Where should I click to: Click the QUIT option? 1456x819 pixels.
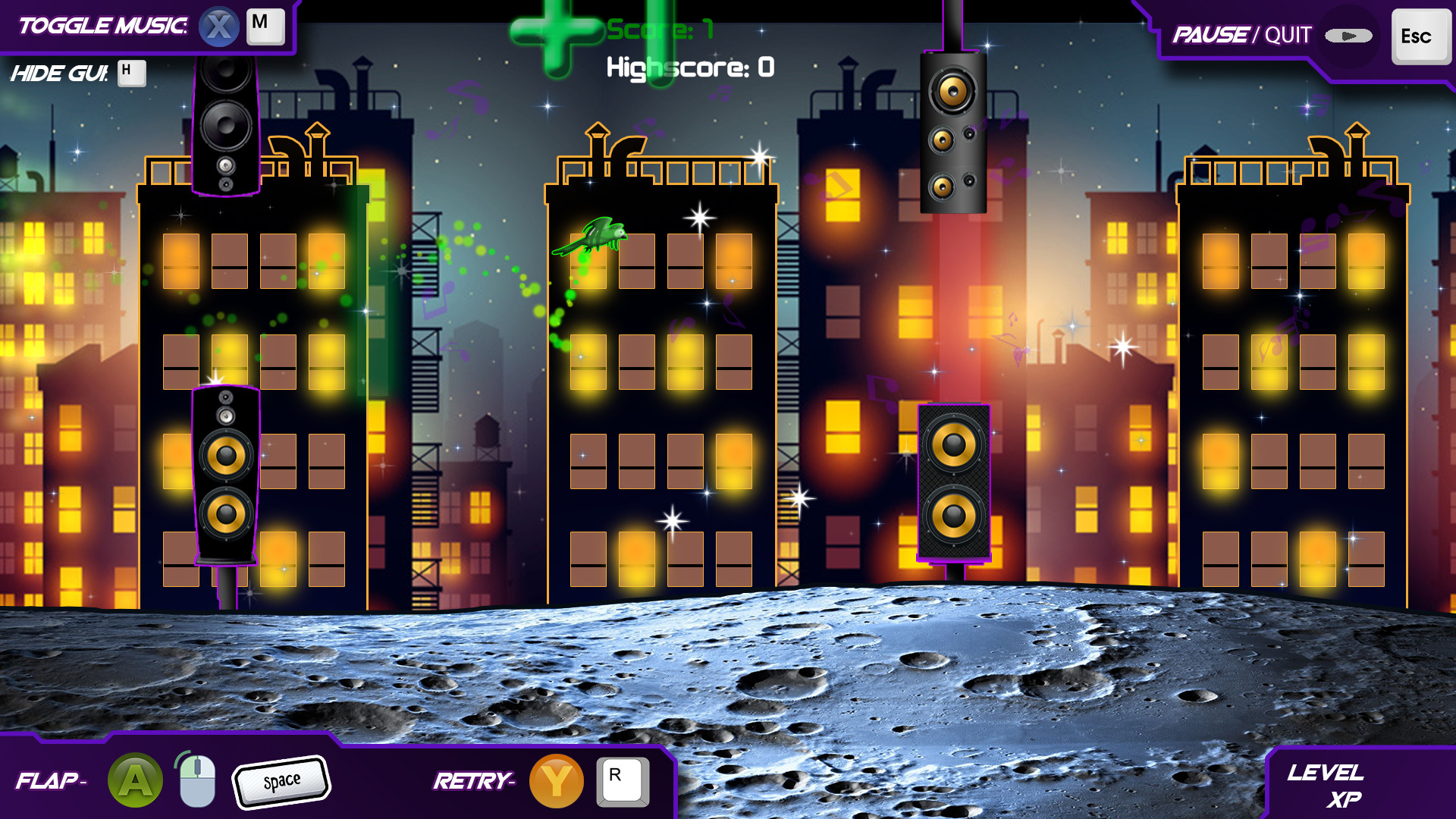tap(1285, 34)
